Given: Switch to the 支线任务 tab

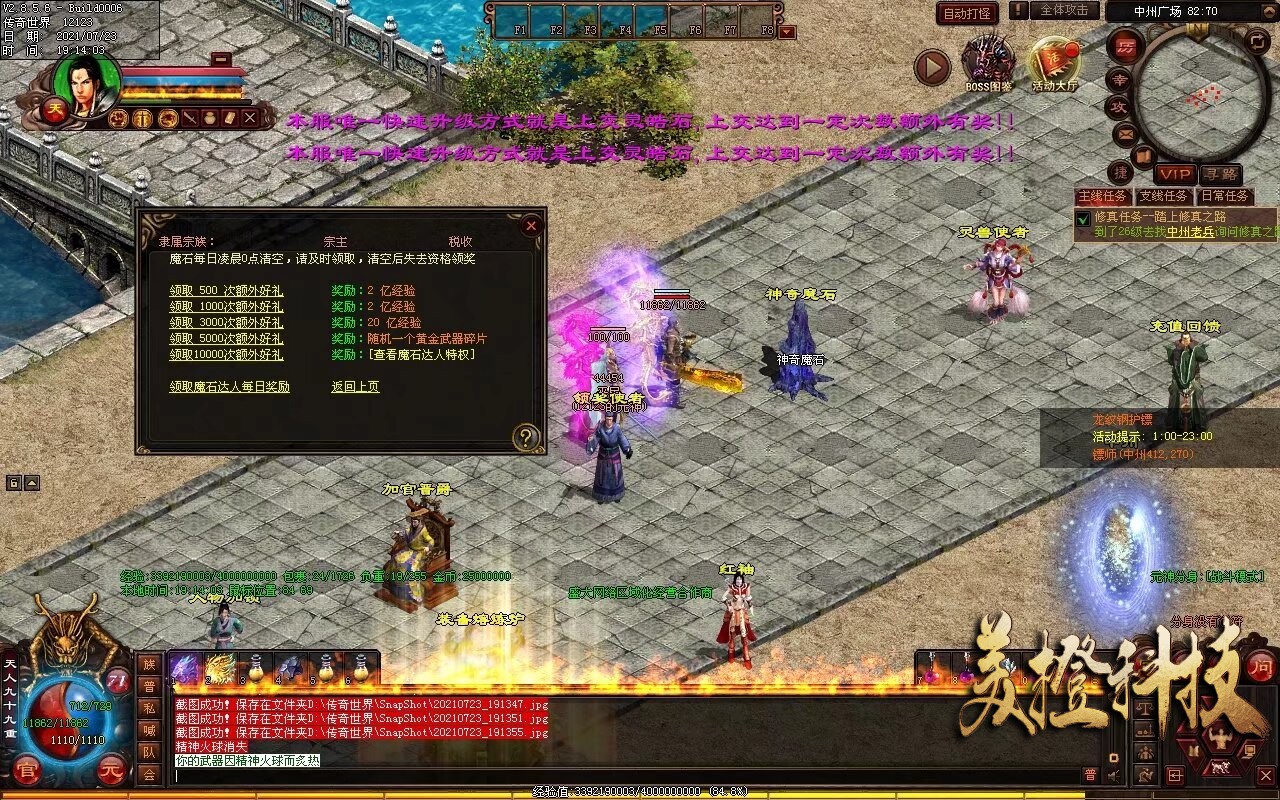Looking at the screenshot, I should coord(1162,196).
